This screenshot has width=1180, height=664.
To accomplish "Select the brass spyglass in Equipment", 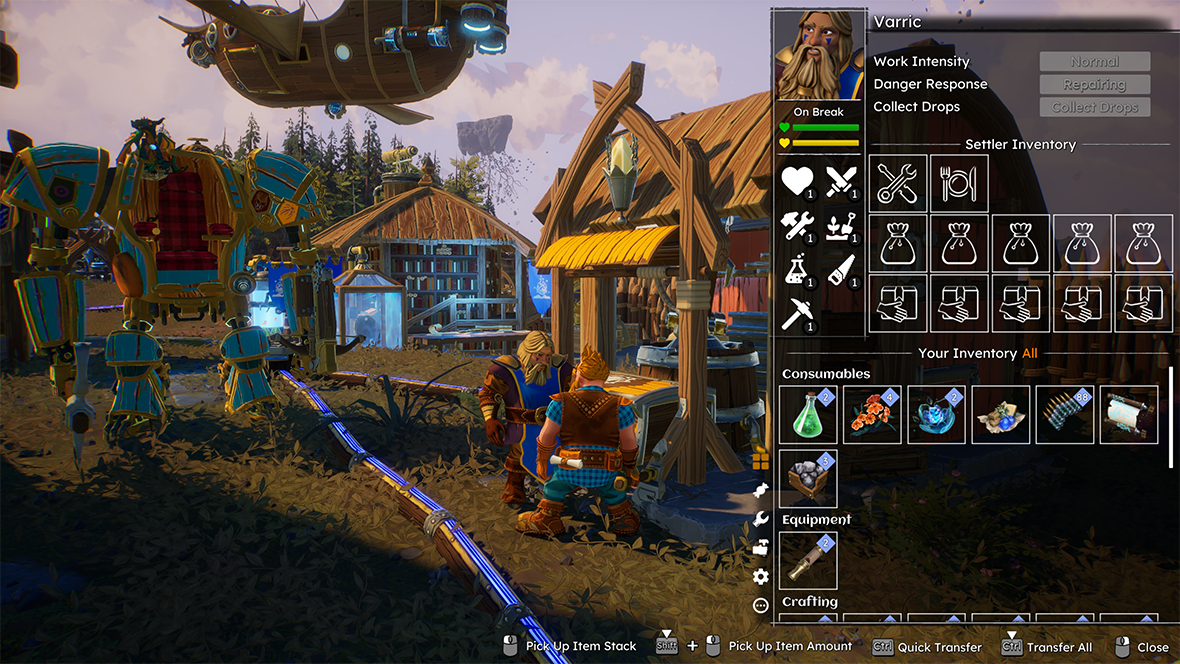I will coord(808,561).
